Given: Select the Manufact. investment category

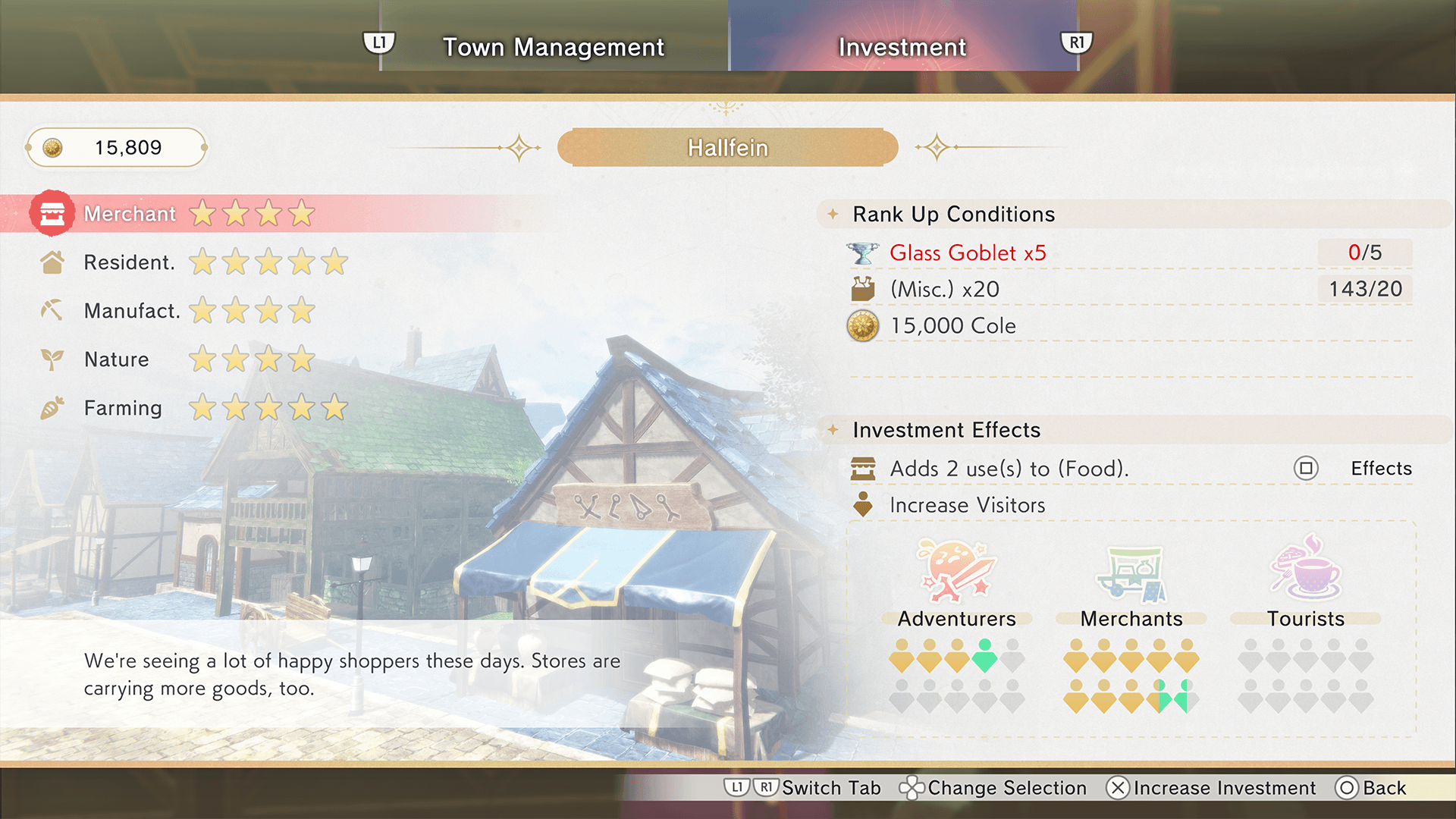Looking at the screenshot, I should (131, 311).
